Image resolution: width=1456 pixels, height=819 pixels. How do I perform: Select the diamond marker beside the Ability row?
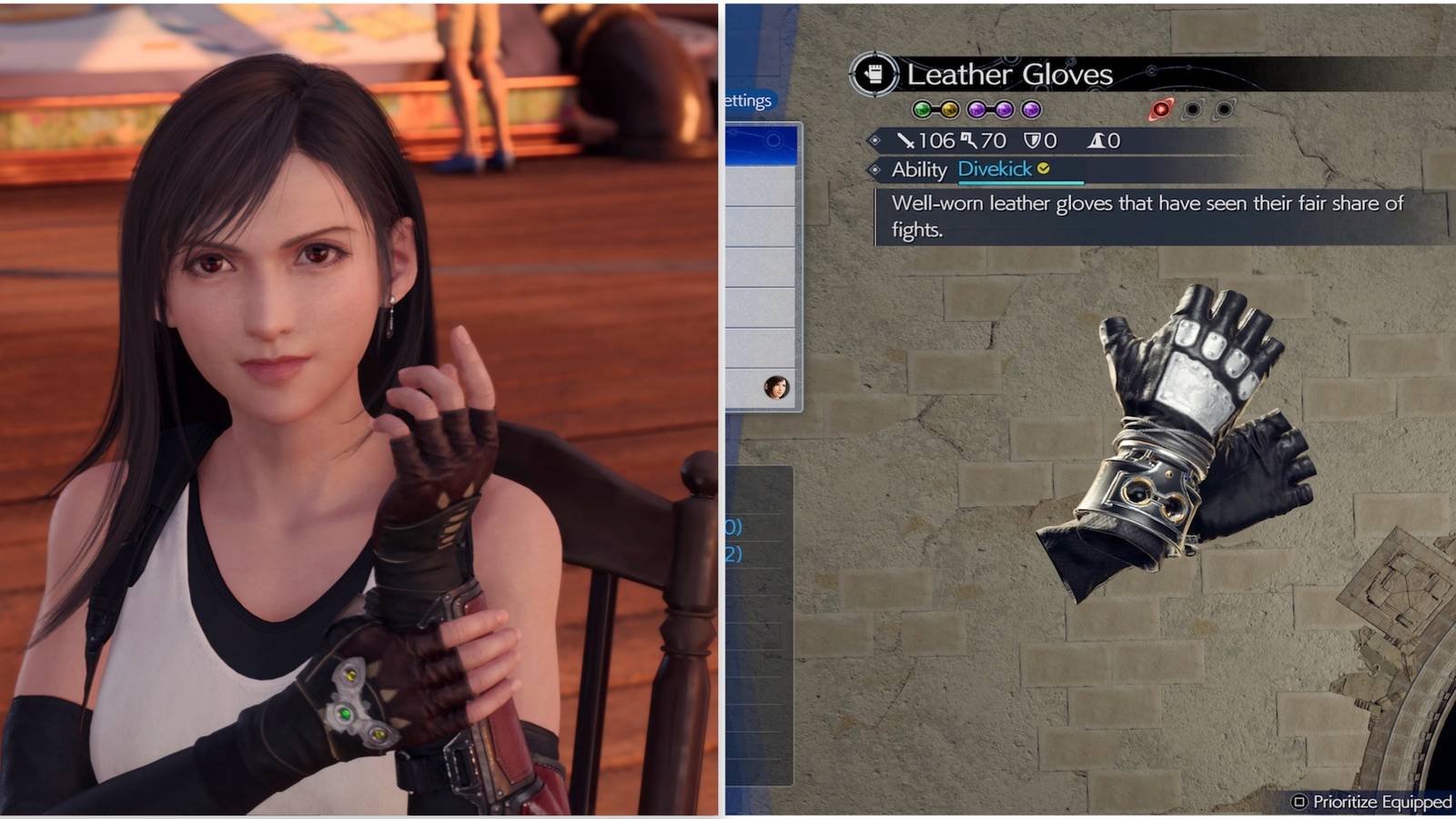tap(875, 168)
